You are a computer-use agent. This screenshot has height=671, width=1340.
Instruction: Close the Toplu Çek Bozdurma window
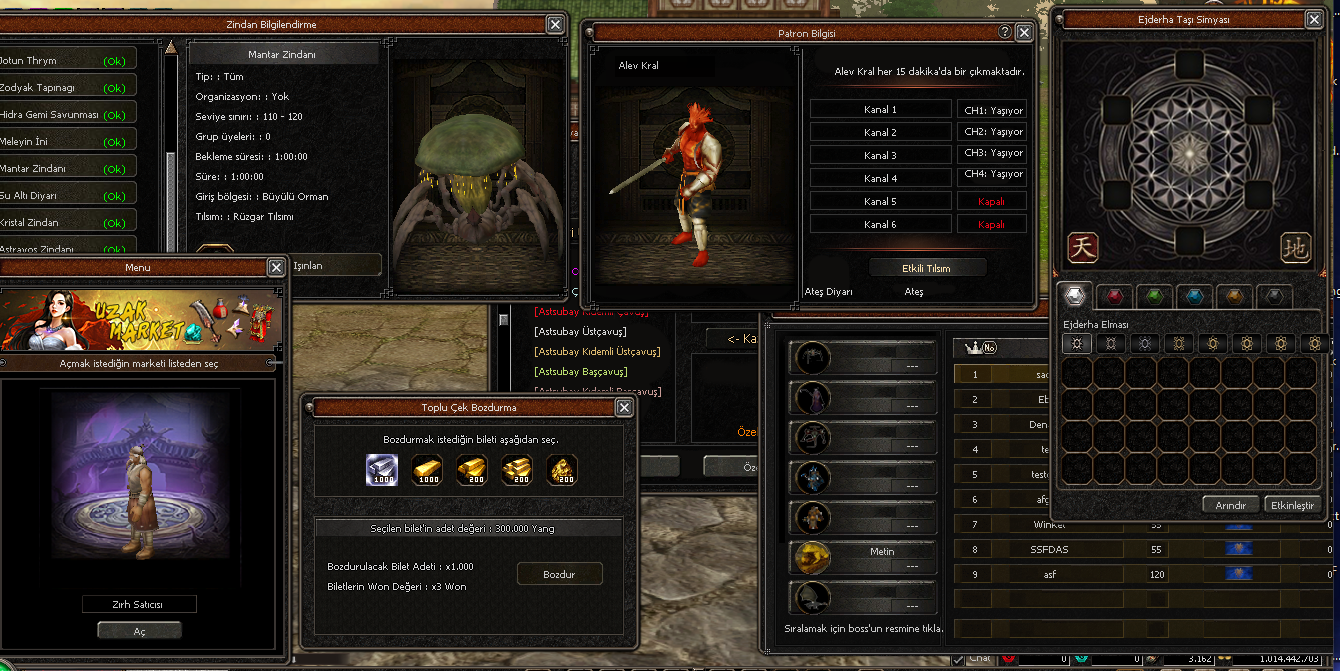pos(624,407)
